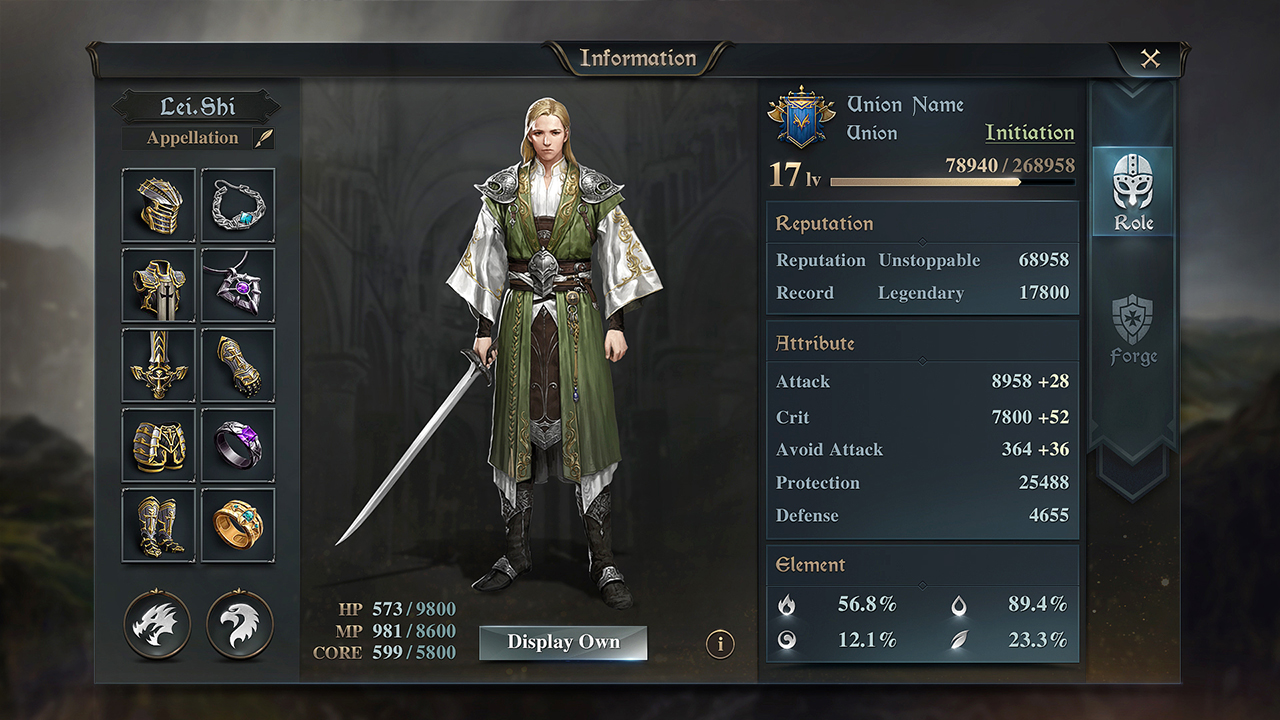Choose the chest armor slot
This screenshot has height=720, width=1280.
click(159, 285)
